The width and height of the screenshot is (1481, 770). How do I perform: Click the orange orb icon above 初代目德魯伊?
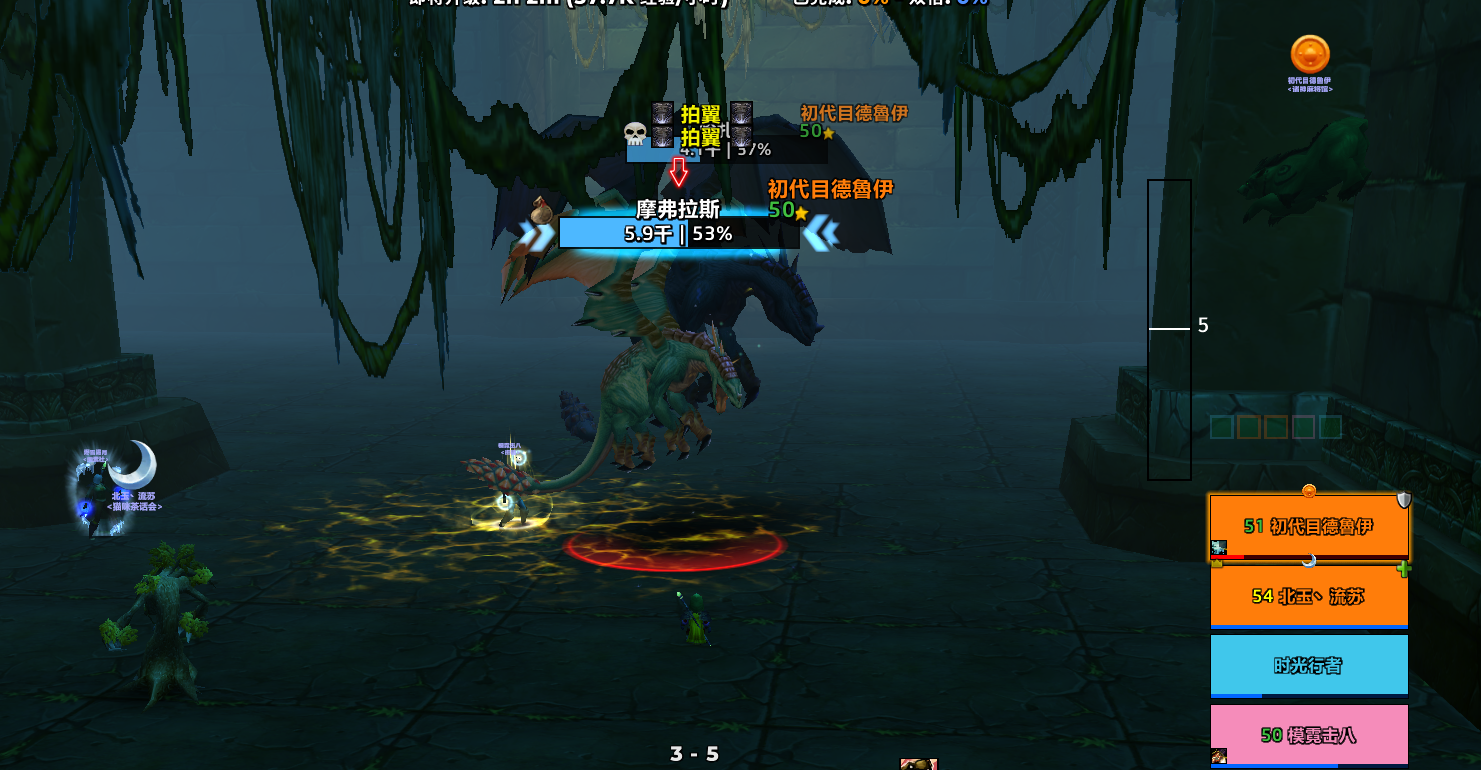[1310, 54]
